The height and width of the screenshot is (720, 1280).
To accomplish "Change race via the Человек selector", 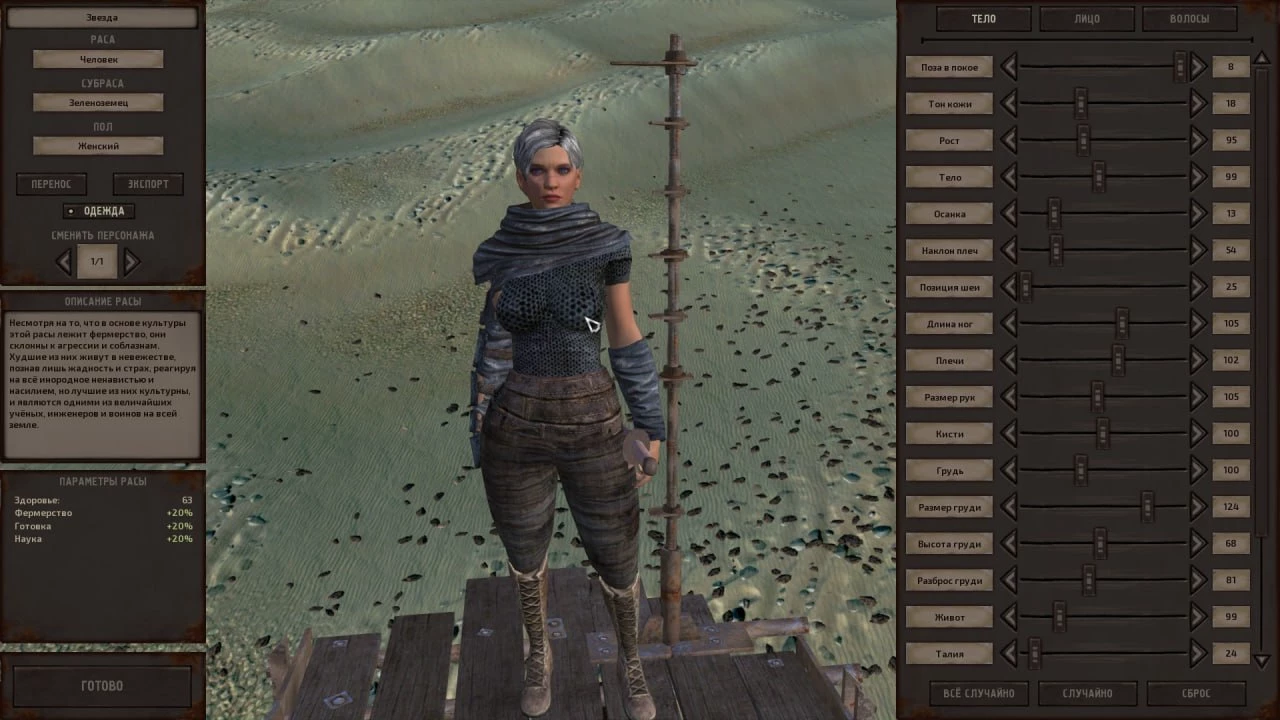I will pyautogui.click(x=98, y=60).
